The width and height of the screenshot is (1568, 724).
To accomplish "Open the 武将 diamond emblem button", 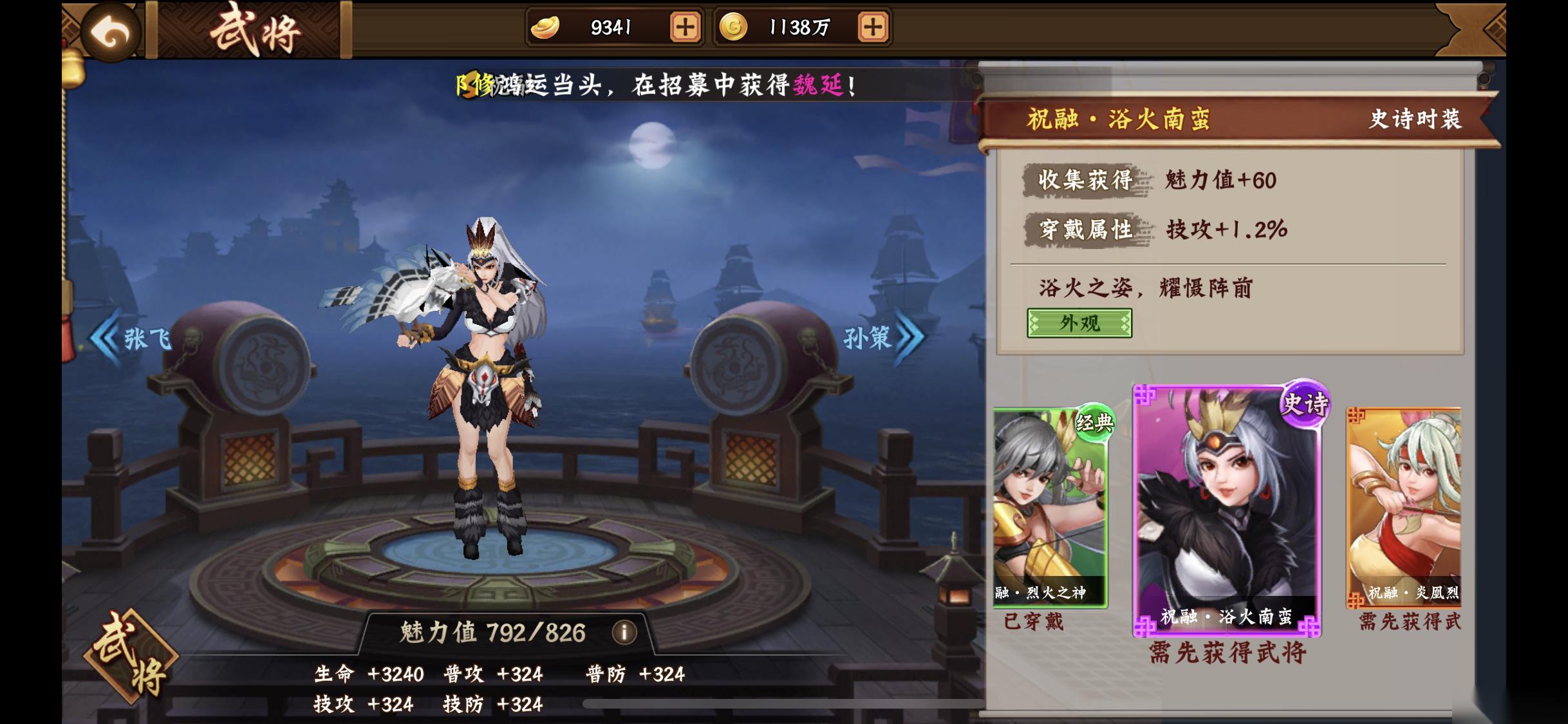I will [x=131, y=656].
